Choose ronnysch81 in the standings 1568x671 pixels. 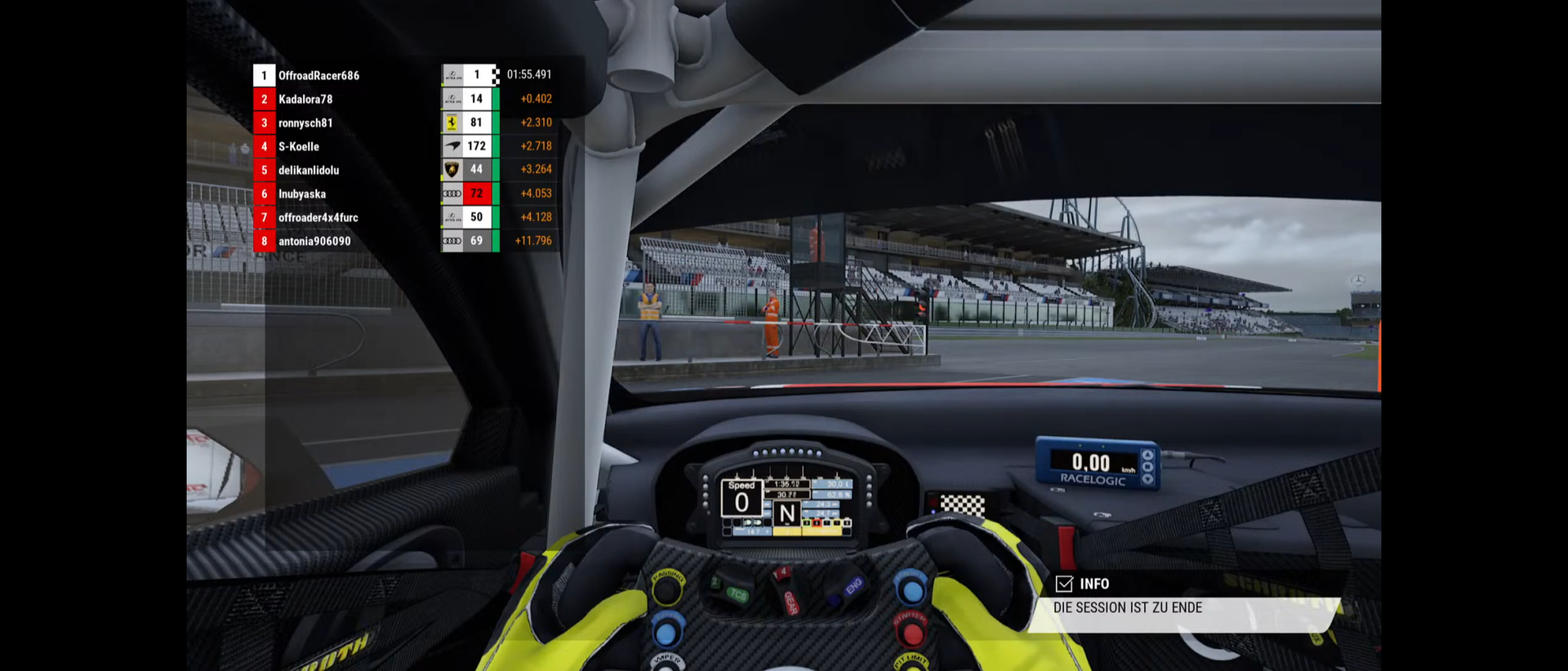pos(305,123)
